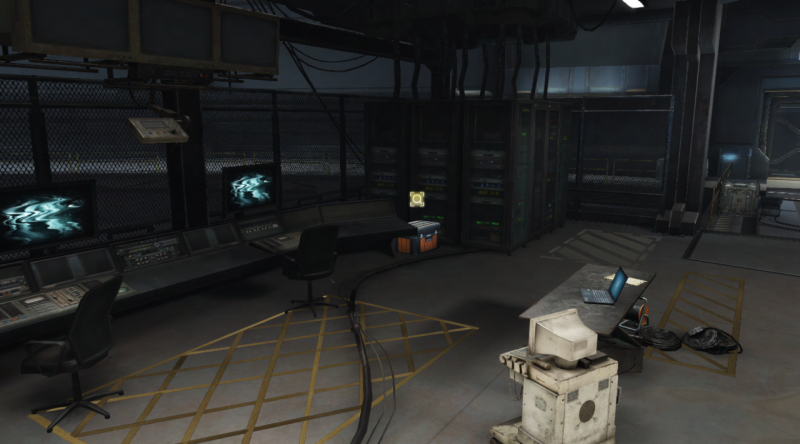
Task: Click the magnifying glass inspect icon
Action: 417,201
